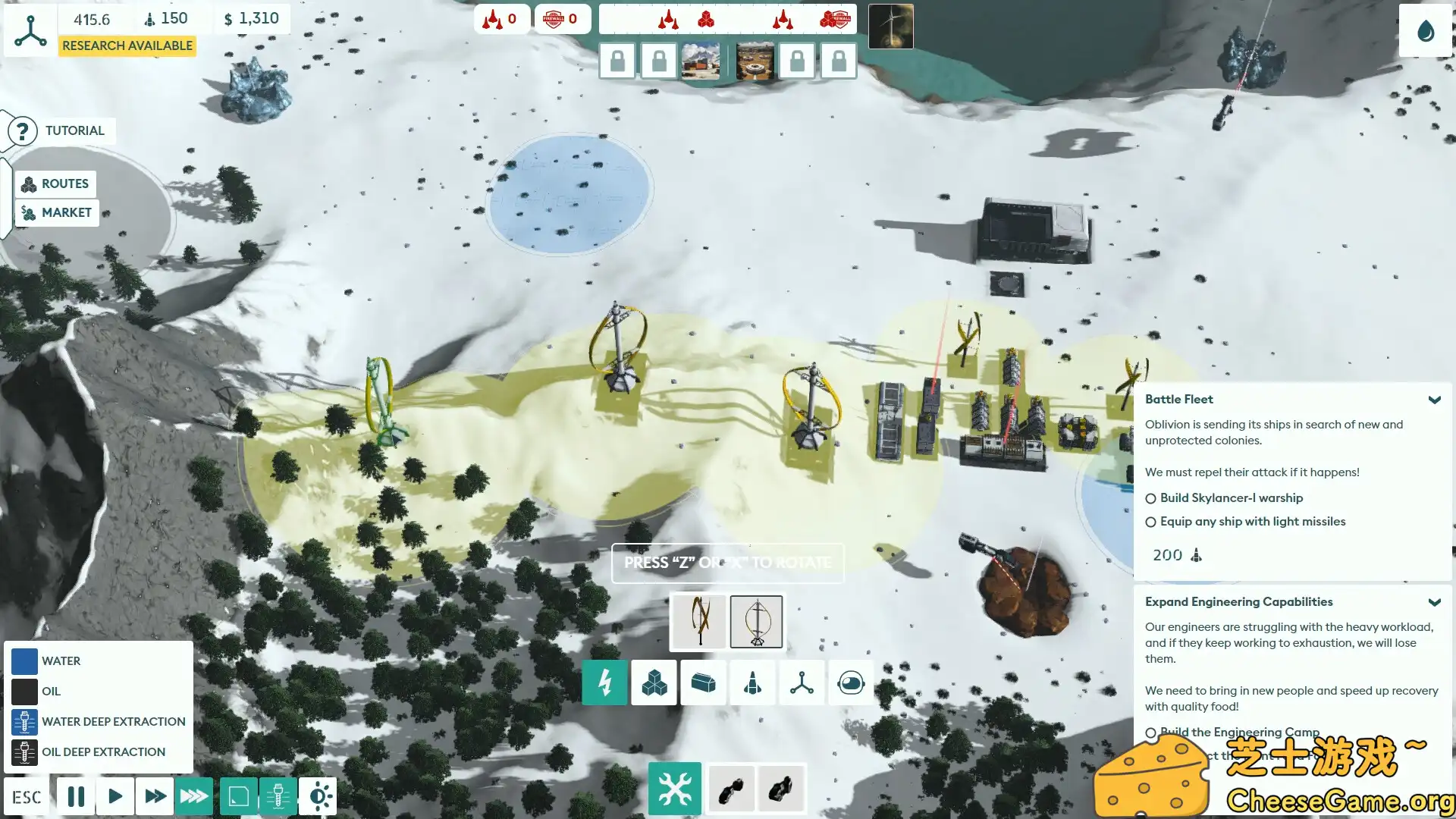Select the vertical wind turbine variant thumbnail
The image size is (1456, 819).
(755, 622)
